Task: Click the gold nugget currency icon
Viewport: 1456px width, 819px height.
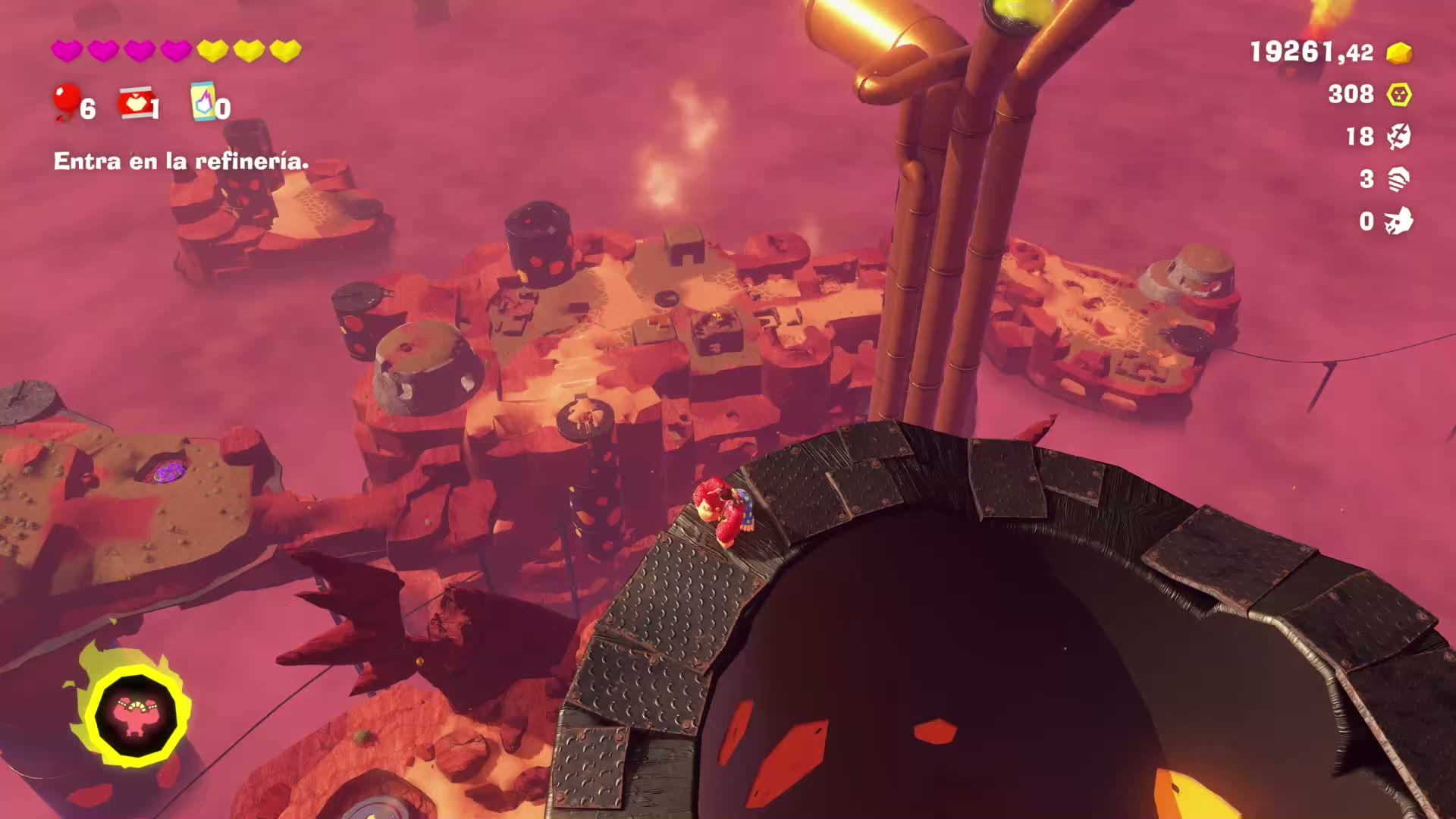Action: [x=1398, y=53]
